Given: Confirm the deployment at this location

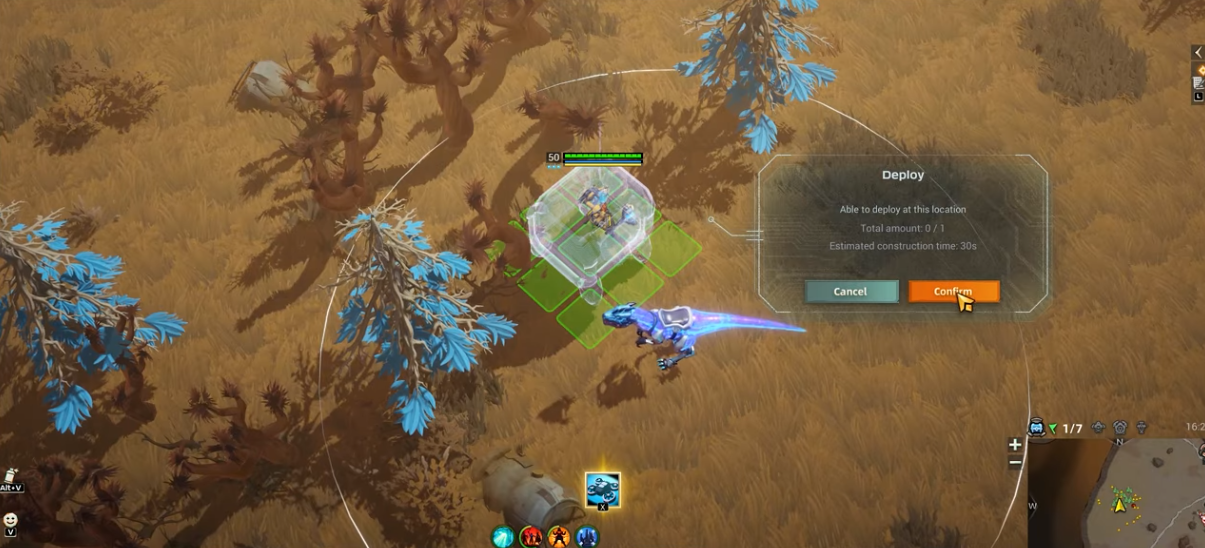Looking at the screenshot, I should coord(953,291).
